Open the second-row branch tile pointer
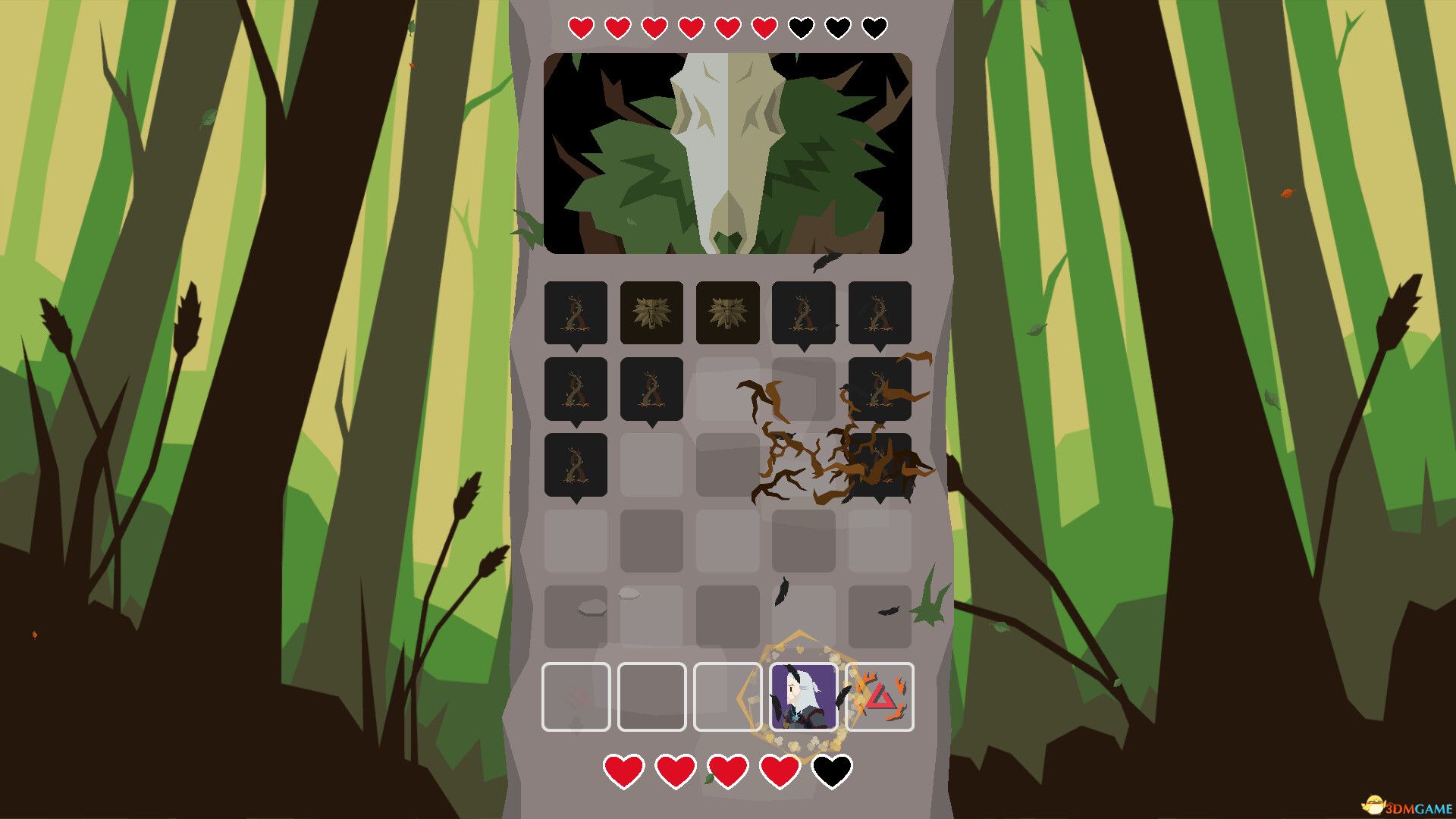Screen dimensions: 1456x819 point(576,425)
